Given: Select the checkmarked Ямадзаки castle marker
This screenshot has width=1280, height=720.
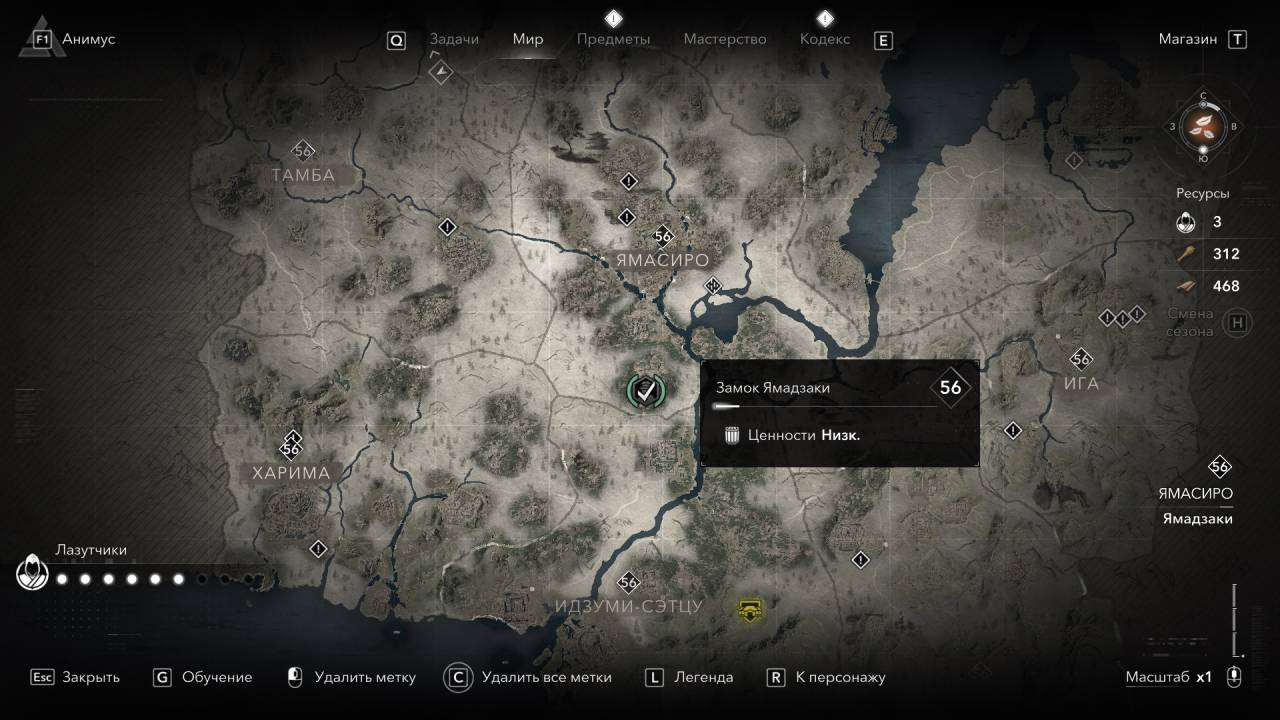Looking at the screenshot, I should (x=645, y=391).
